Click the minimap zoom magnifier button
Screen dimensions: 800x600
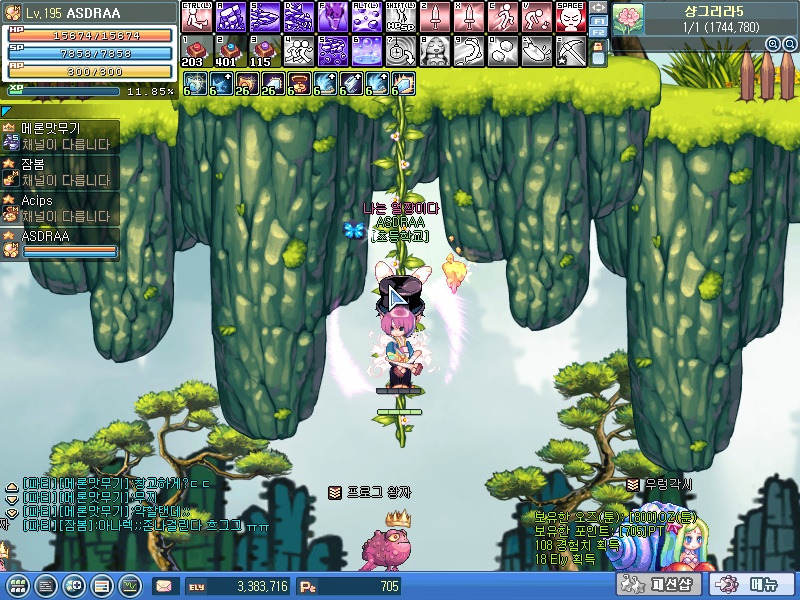point(773,44)
